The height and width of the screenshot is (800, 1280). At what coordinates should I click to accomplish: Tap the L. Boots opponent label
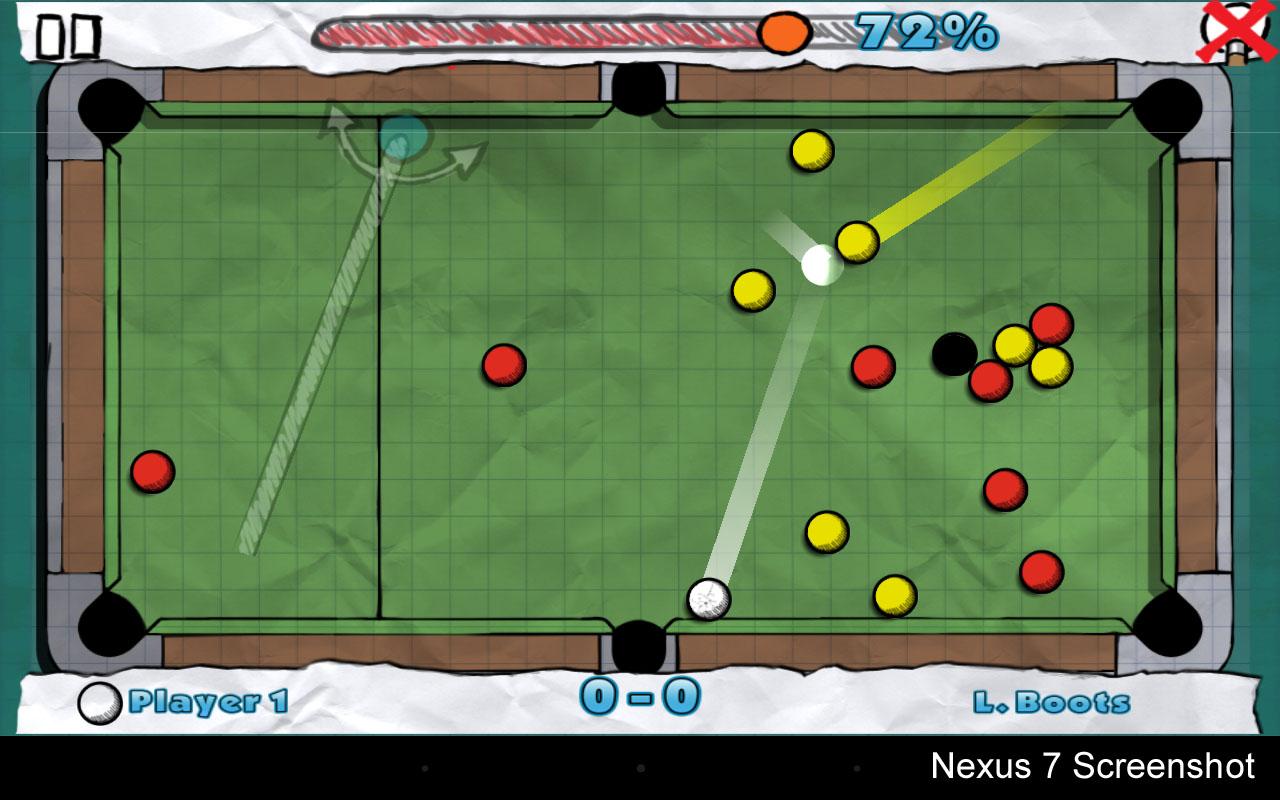[x=1048, y=703]
